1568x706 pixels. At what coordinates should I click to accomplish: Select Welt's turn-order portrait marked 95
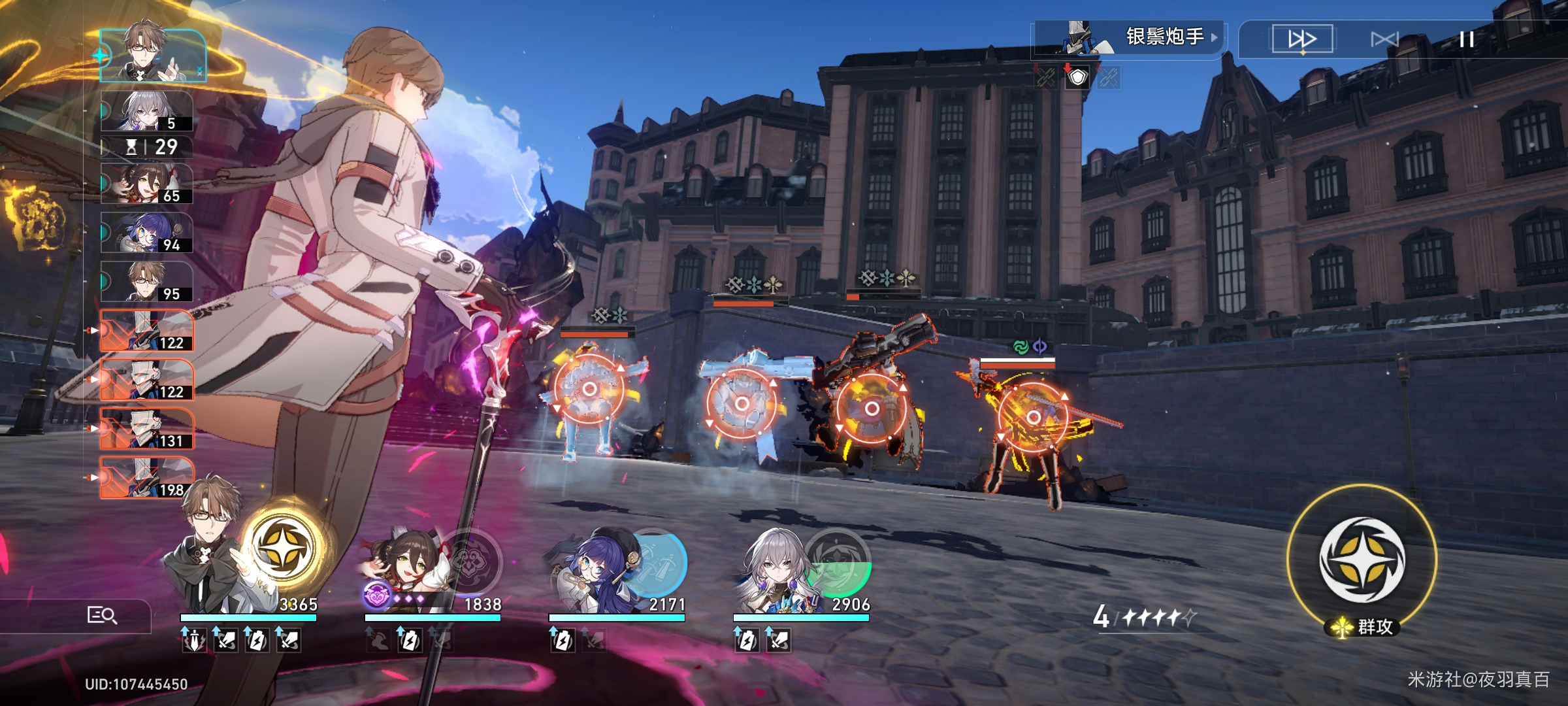tap(147, 282)
